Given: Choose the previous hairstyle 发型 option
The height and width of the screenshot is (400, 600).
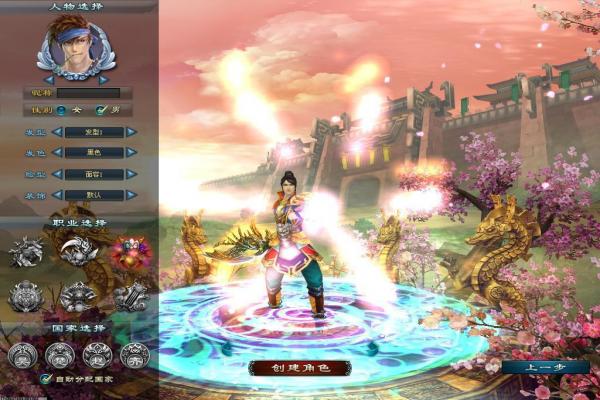Looking at the screenshot, I should [x=57, y=132].
